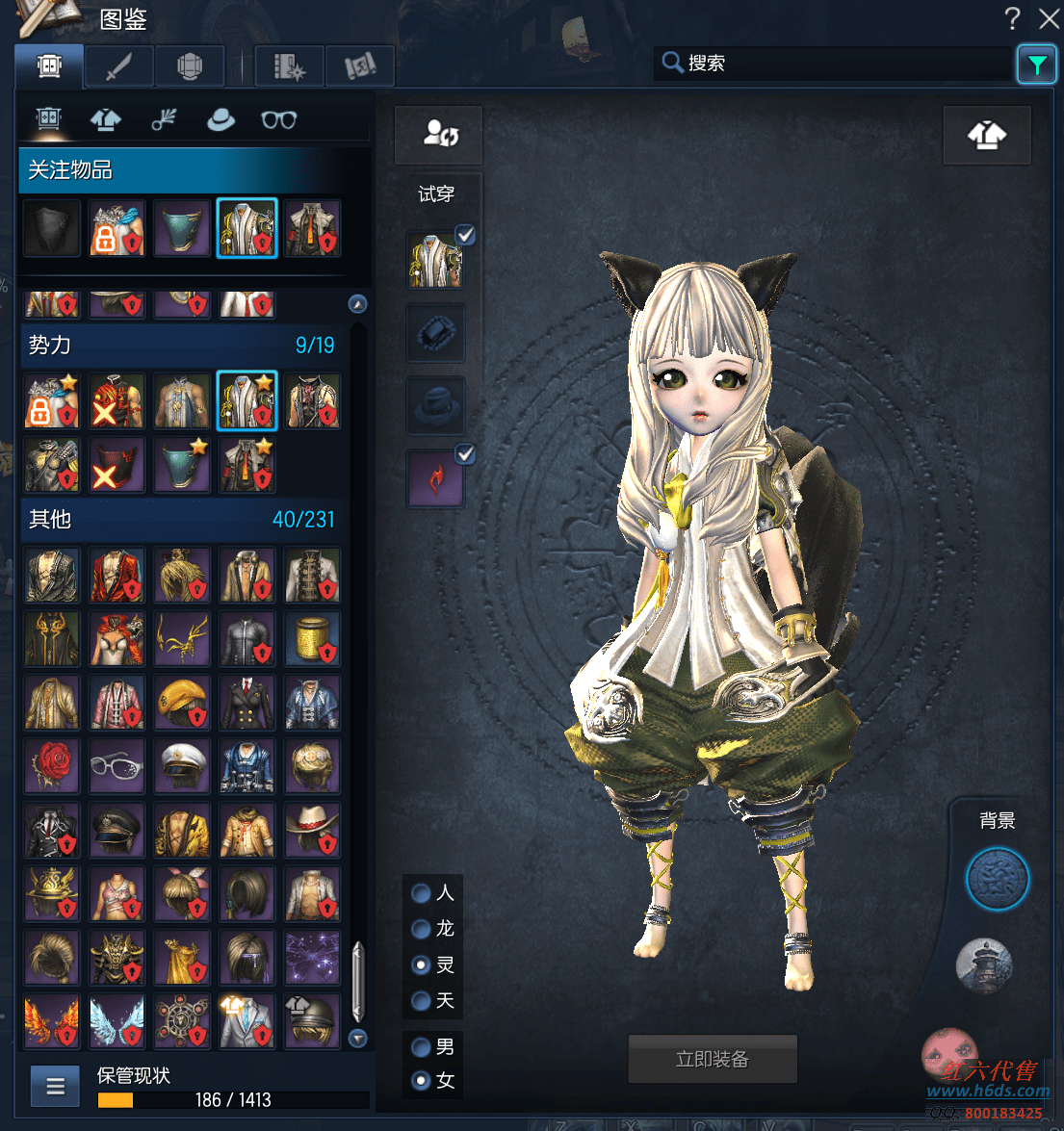Open the teal filter funnel button

coord(1036,64)
